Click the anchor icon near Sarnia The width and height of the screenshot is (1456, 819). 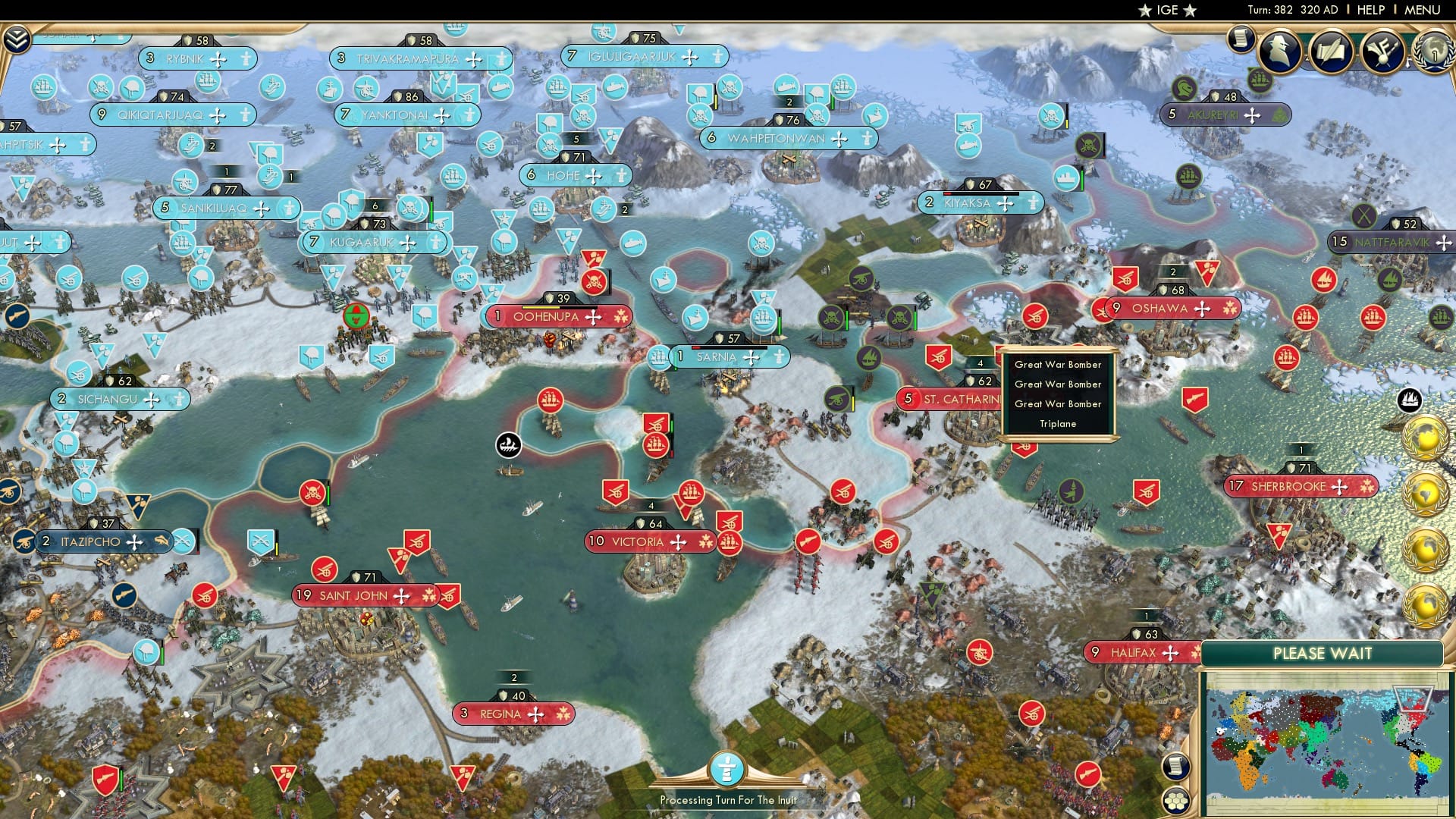coord(508,446)
